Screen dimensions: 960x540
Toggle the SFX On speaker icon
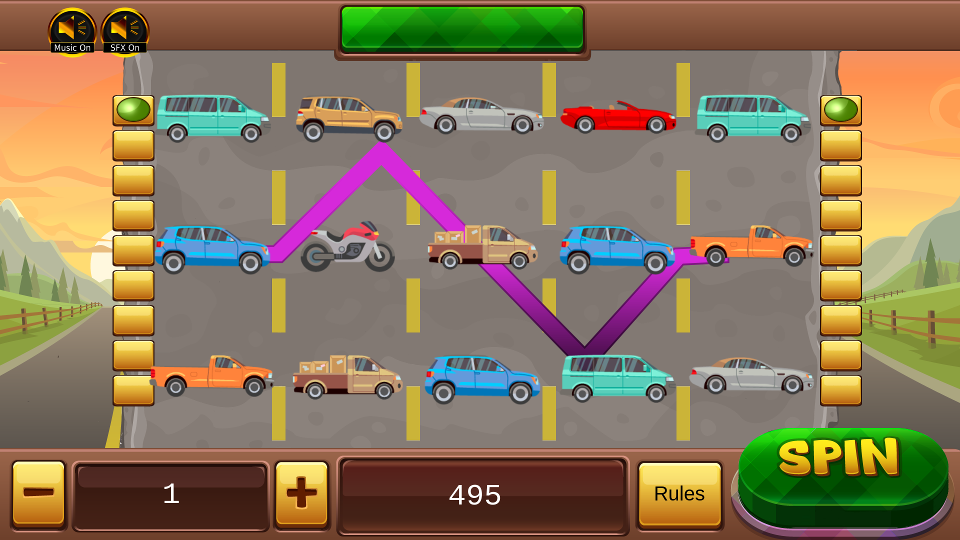125,30
